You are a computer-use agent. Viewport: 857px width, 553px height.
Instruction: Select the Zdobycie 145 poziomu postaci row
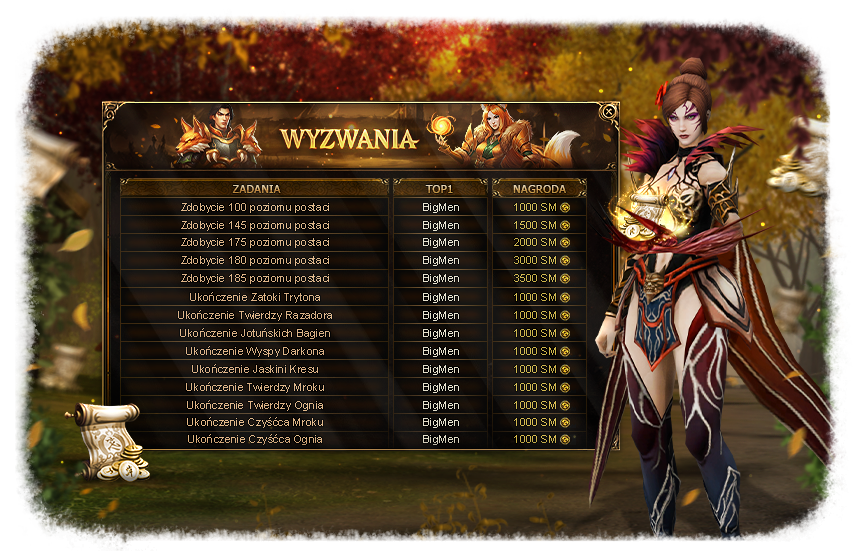(x=255, y=225)
